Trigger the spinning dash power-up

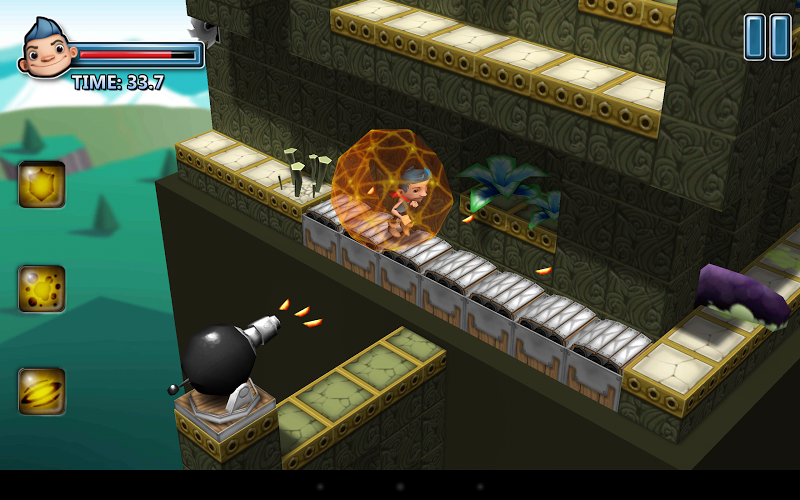(x=42, y=391)
